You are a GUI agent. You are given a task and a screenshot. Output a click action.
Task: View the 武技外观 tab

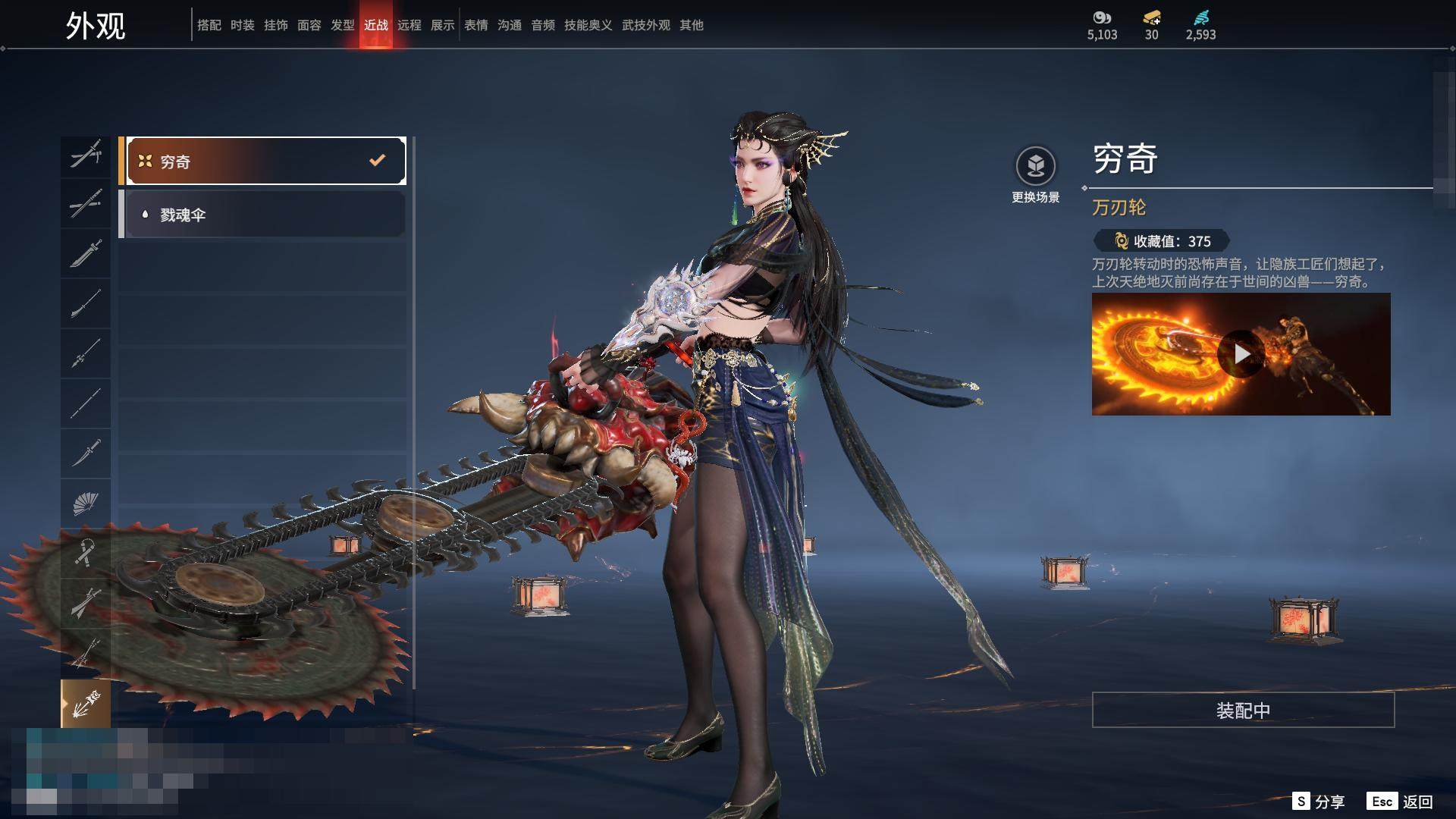(645, 25)
